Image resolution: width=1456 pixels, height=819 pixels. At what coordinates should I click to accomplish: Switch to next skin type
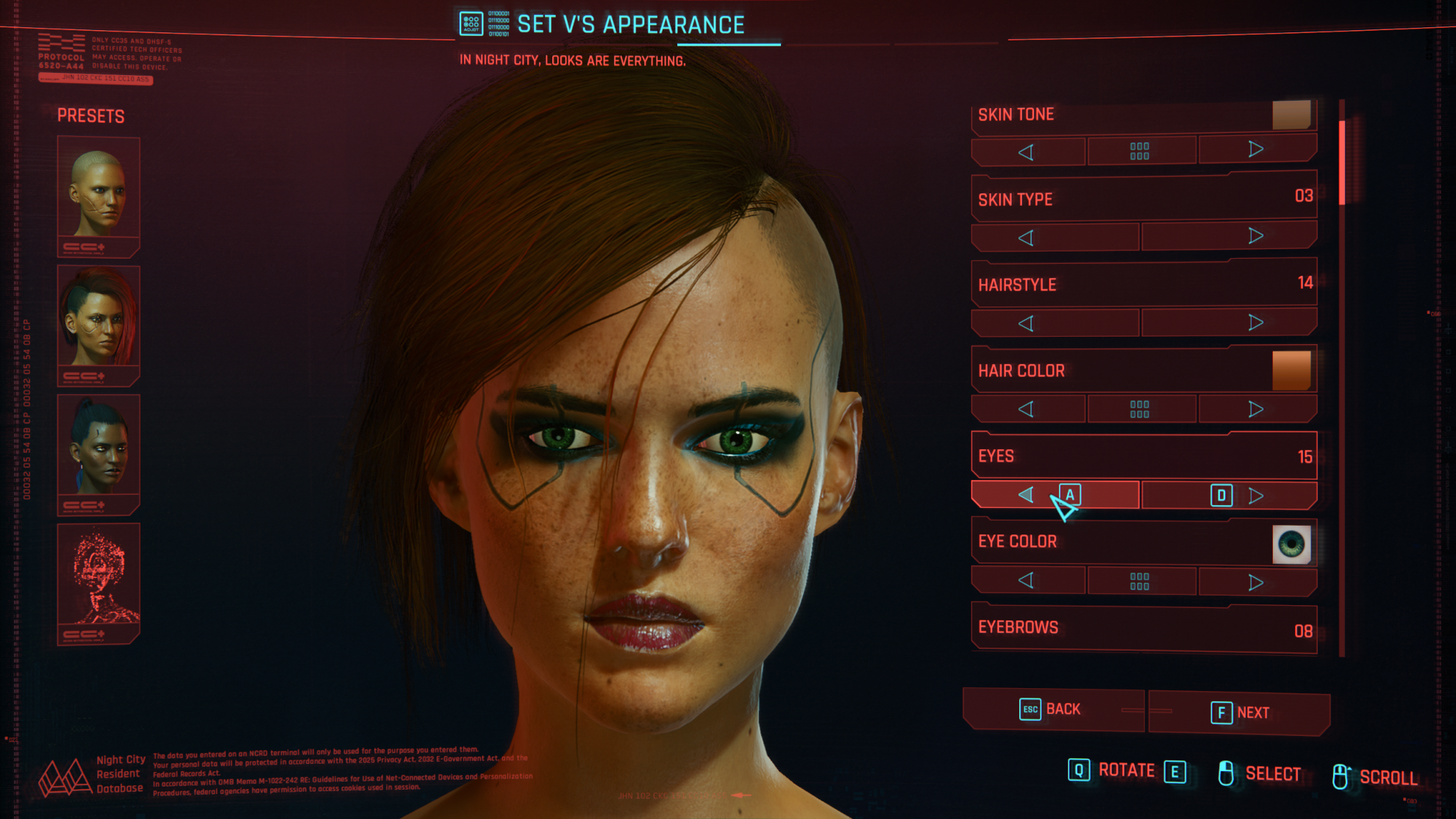click(x=1256, y=236)
